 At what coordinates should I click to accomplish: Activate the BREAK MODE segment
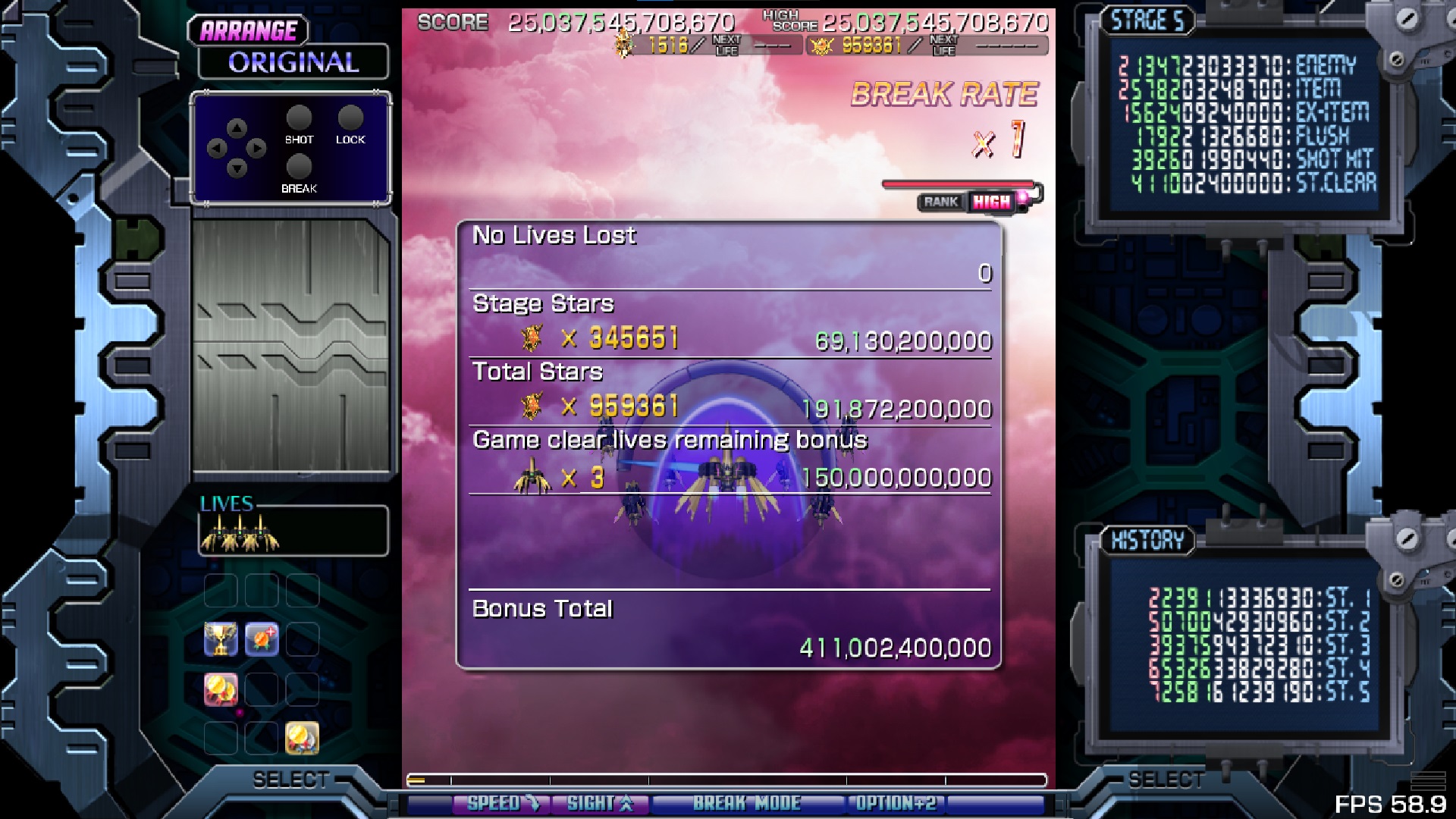[x=746, y=804]
